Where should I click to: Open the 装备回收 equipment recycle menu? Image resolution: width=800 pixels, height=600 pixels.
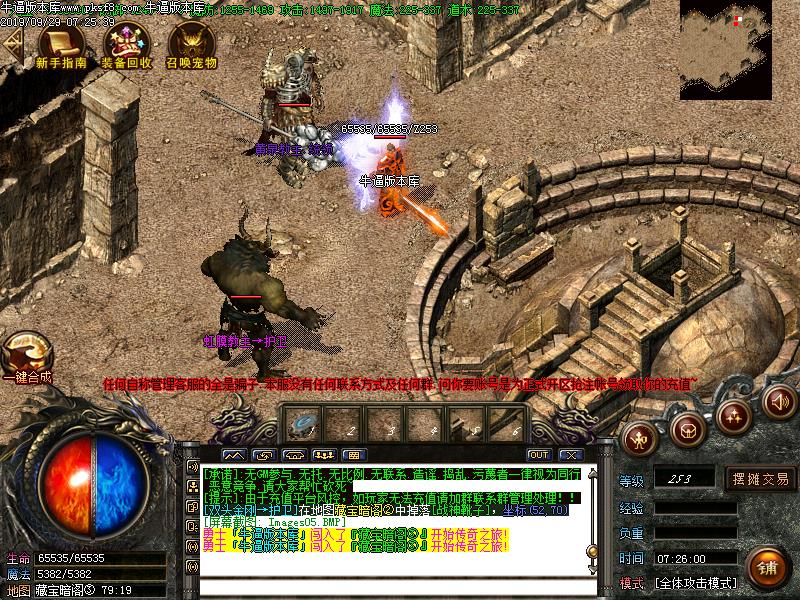(126, 45)
